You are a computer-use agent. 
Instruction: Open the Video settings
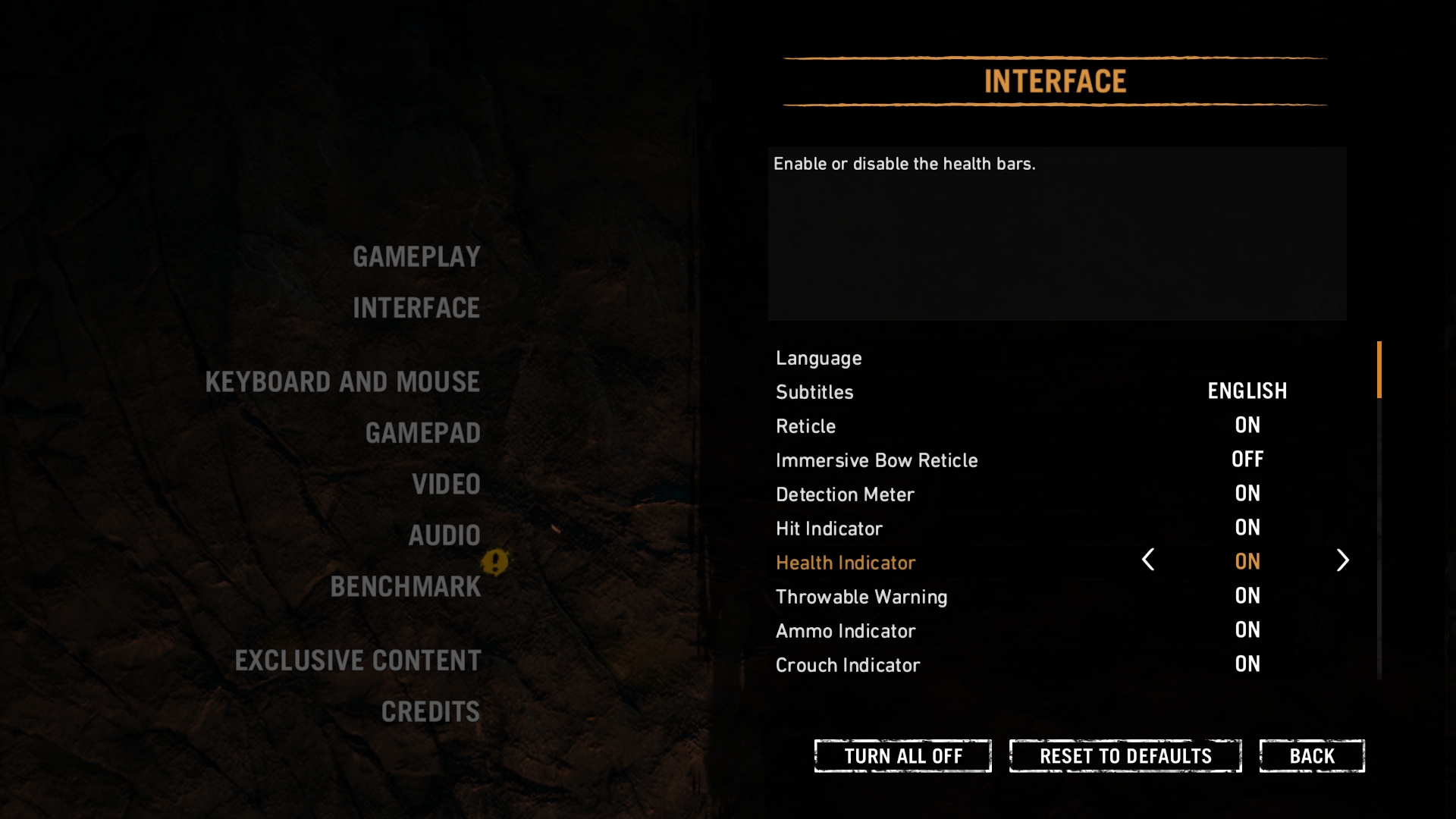tap(446, 485)
